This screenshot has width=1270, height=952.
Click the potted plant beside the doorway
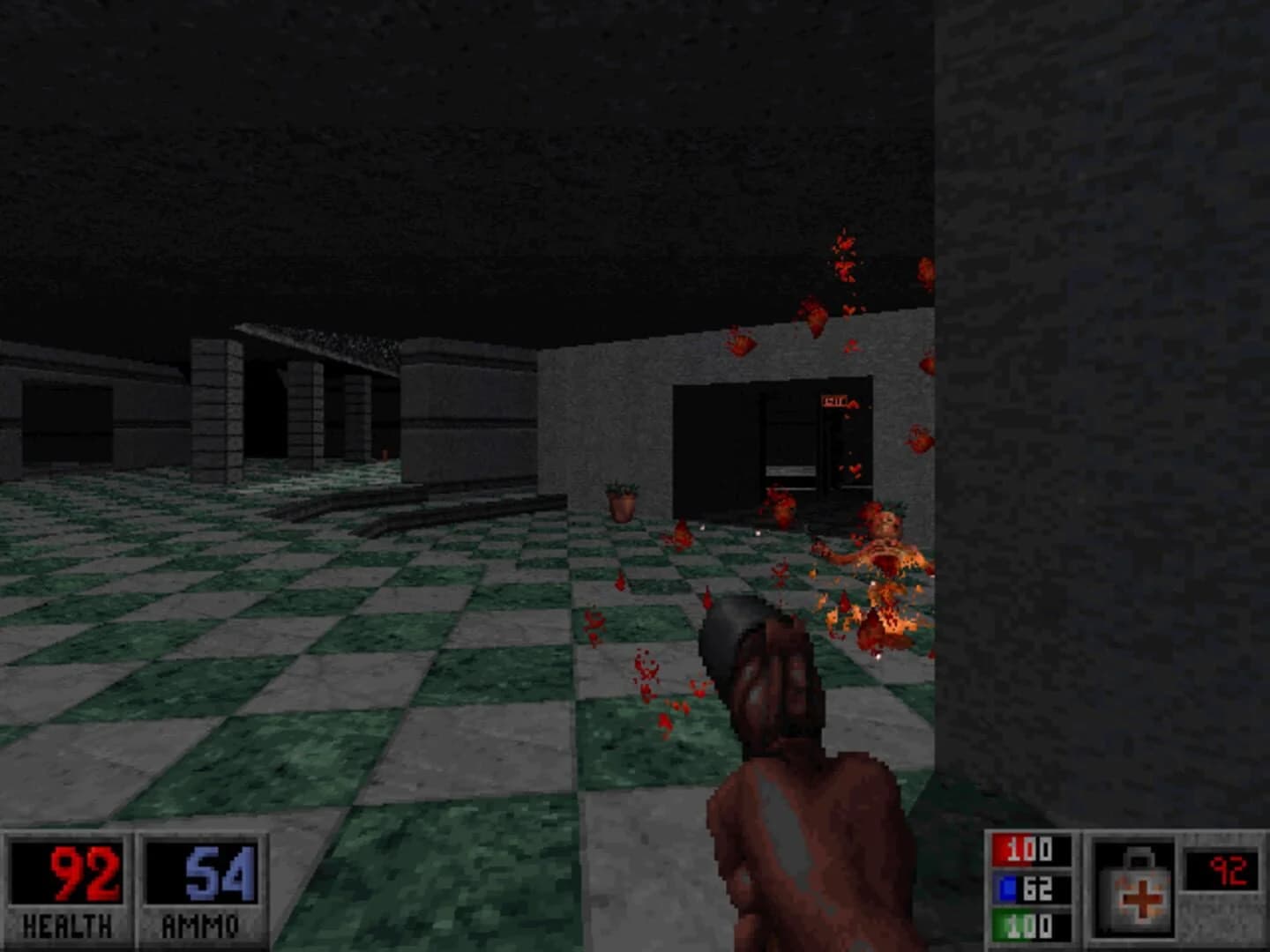click(624, 502)
